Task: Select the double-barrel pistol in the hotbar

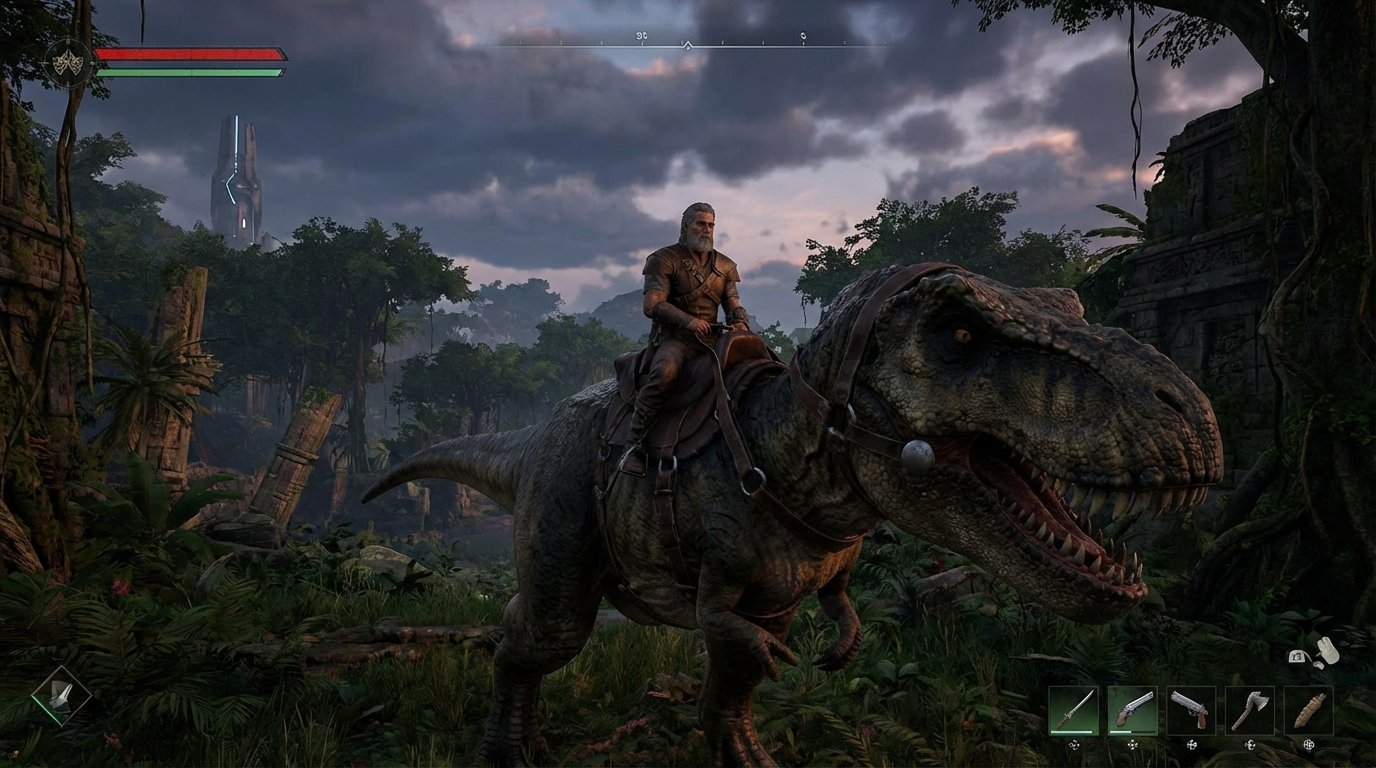Action: coord(1132,710)
